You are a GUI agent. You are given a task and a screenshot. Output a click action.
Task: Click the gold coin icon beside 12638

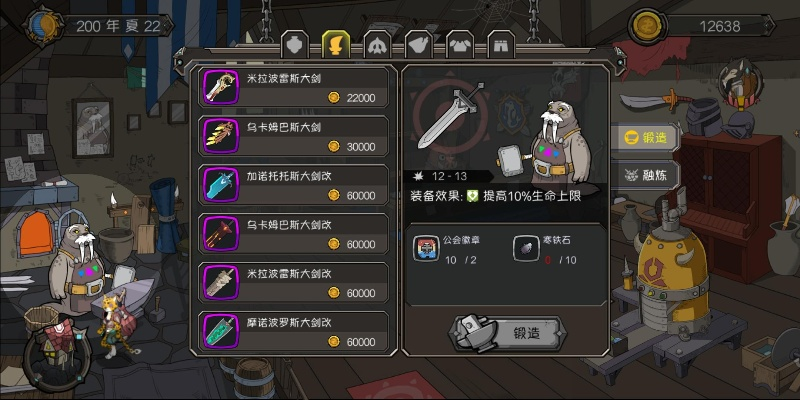click(x=647, y=24)
